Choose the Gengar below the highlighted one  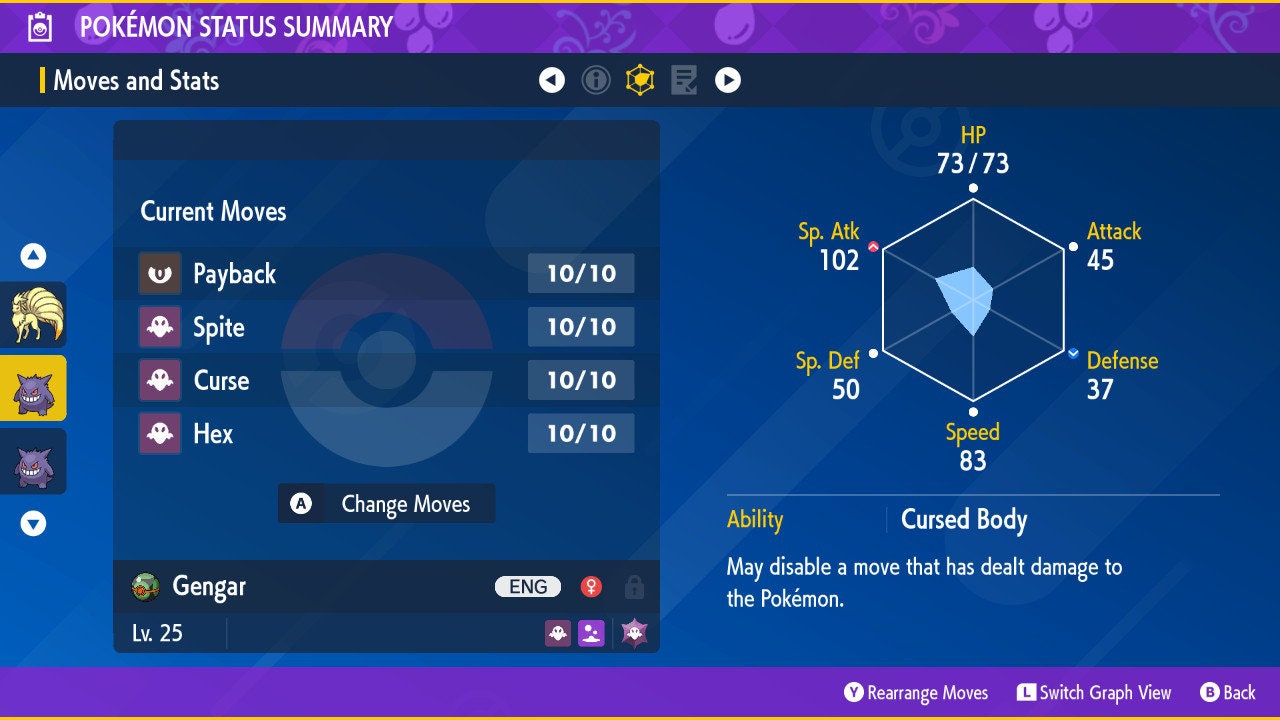coord(33,461)
